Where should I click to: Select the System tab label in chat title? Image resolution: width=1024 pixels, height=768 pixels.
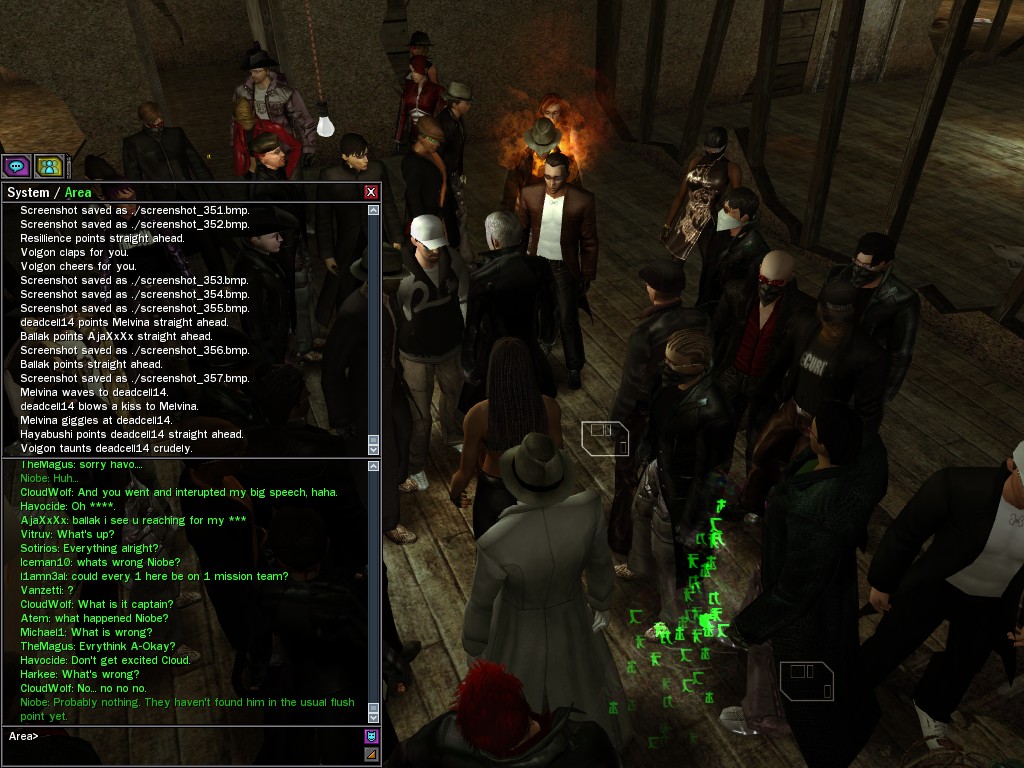pyautogui.click(x=28, y=192)
